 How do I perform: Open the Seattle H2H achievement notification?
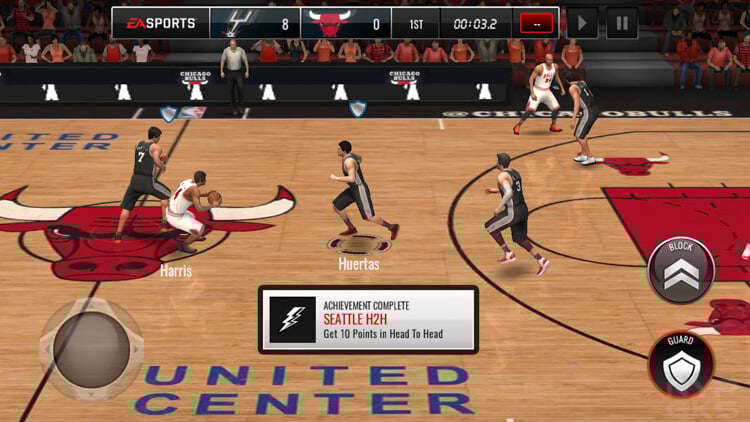(368, 319)
